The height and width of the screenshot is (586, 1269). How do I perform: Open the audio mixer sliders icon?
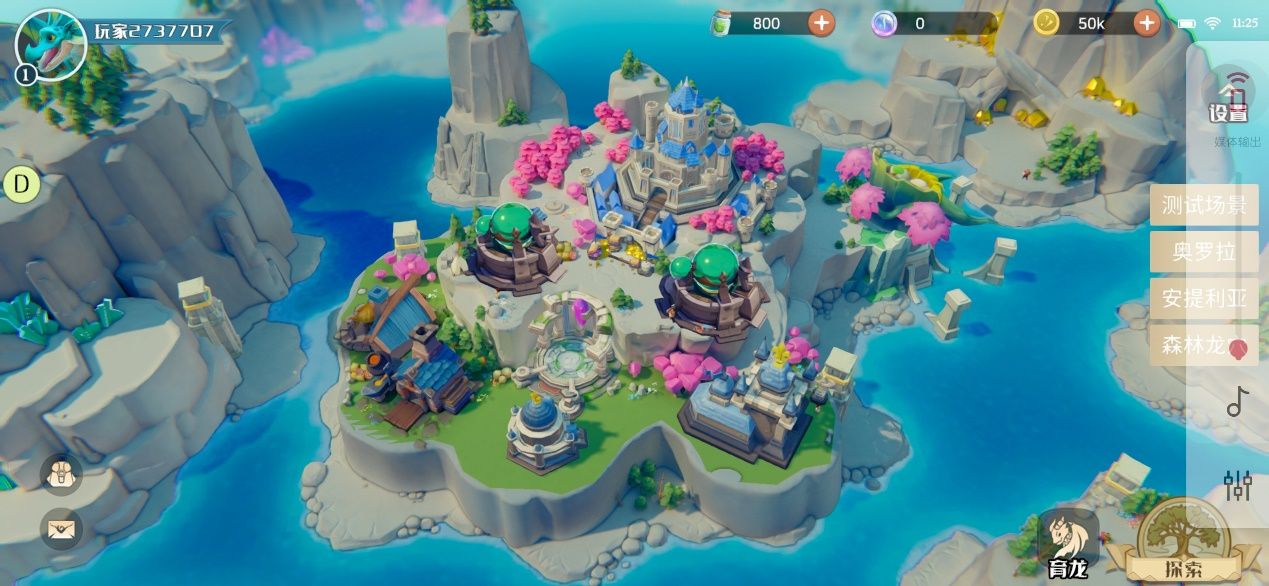coord(1237,485)
